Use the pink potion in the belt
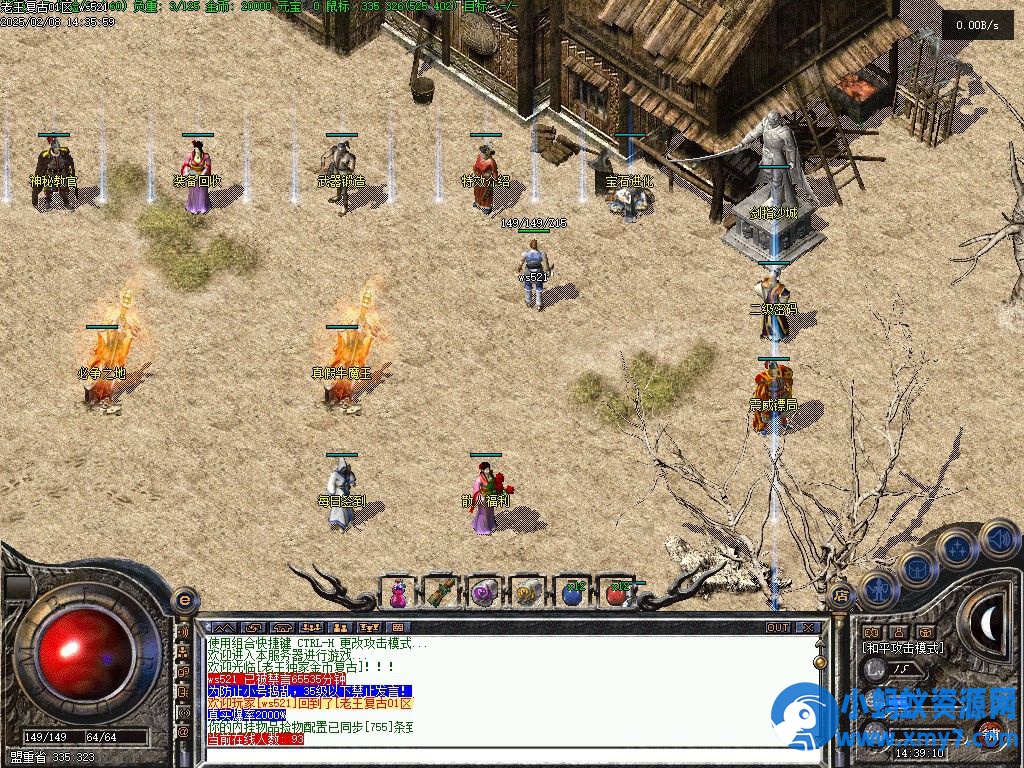The width and height of the screenshot is (1024, 768). click(398, 592)
